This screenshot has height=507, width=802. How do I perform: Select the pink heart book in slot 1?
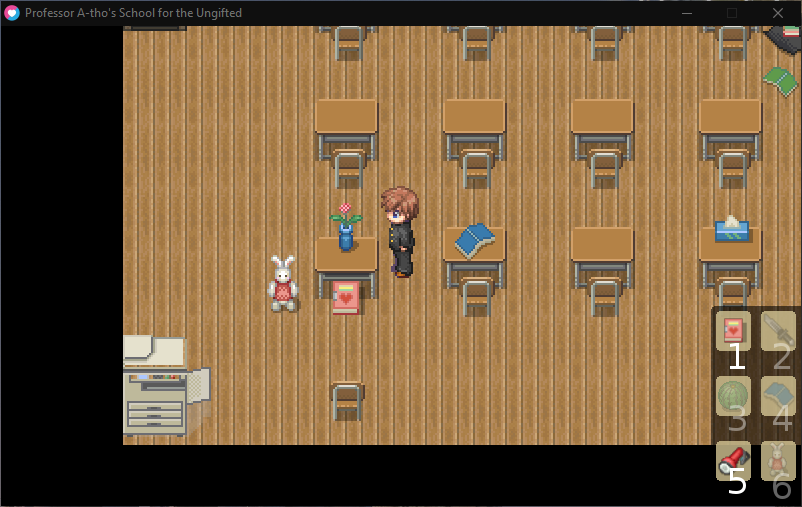[733, 331]
